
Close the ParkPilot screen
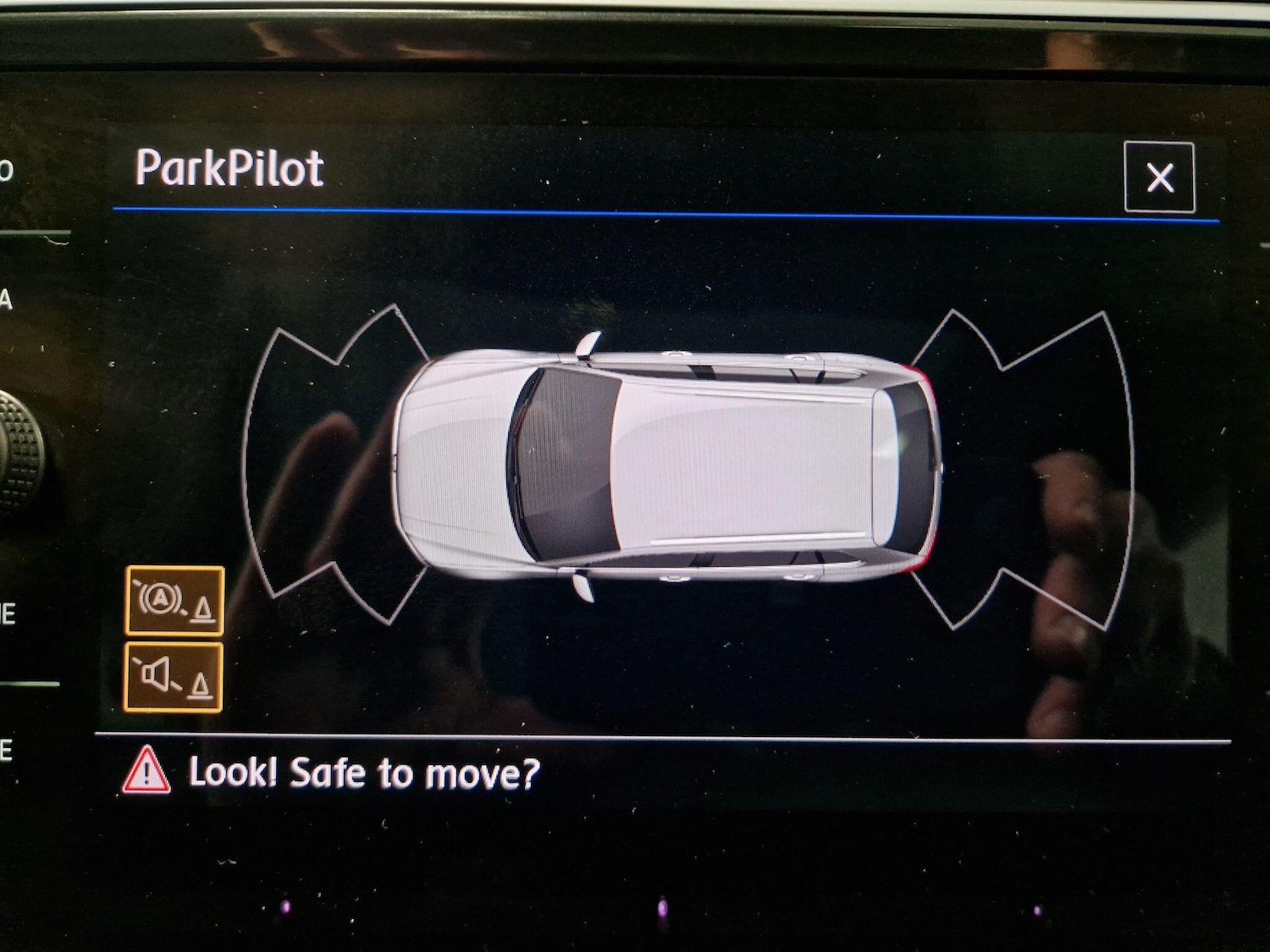pos(1159,178)
